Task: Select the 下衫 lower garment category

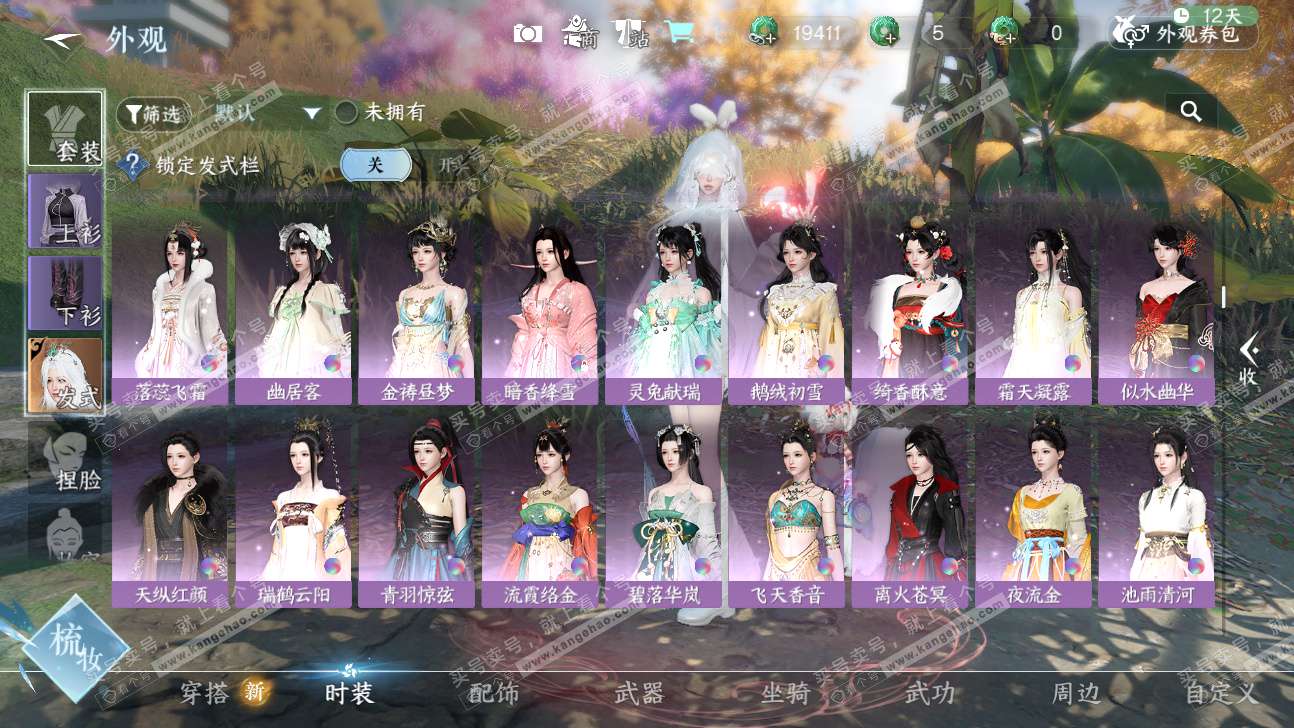Action: tap(65, 293)
